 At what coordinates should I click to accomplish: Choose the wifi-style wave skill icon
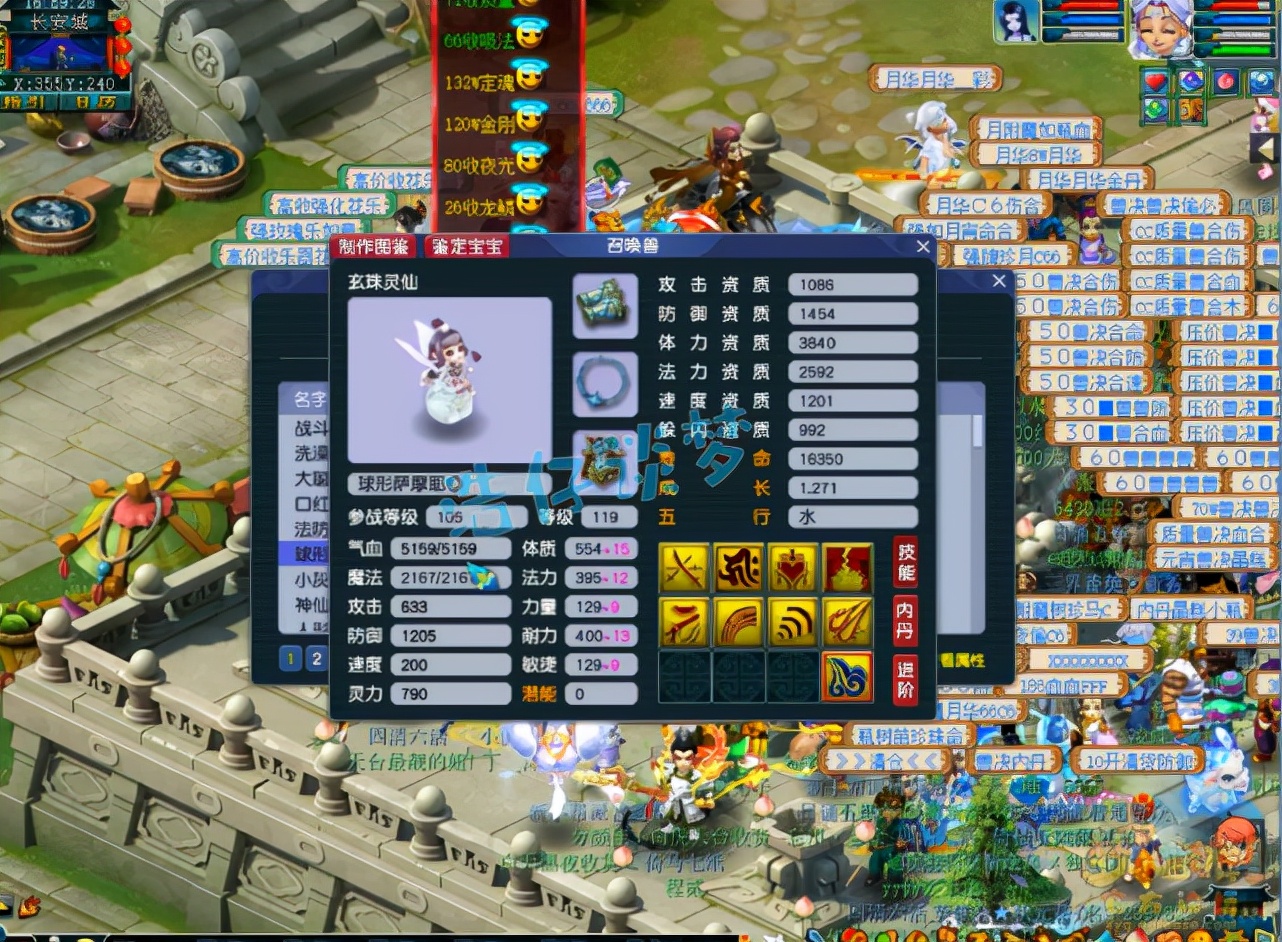pyautogui.click(x=793, y=623)
